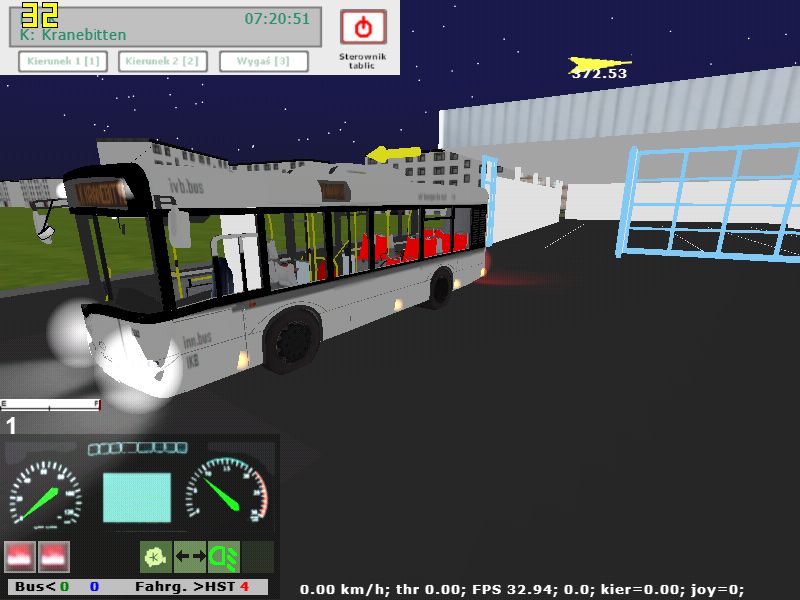
Task: Select the Kierunek 1 direction button
Action: 62,61
